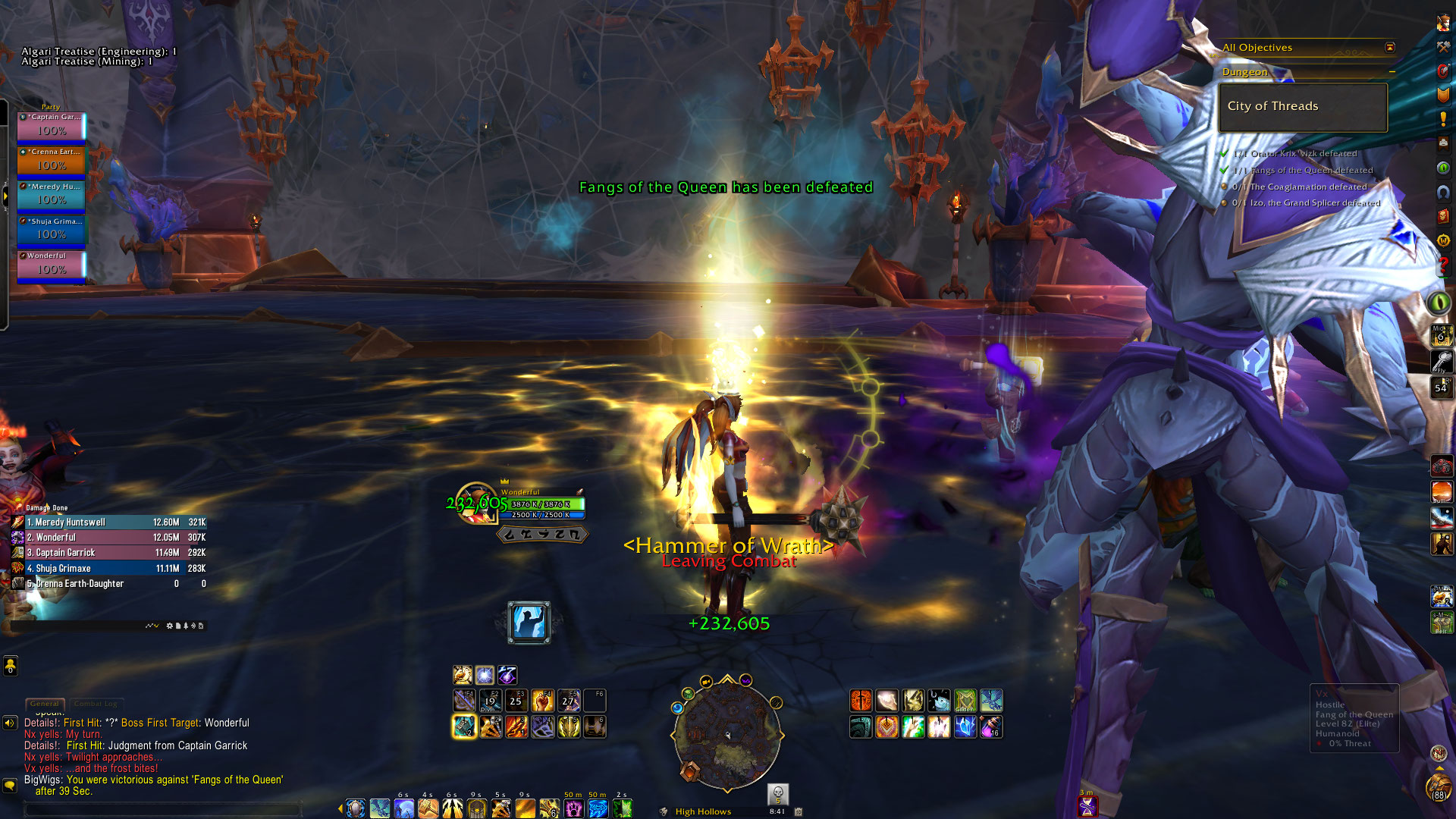Select Captain Garrick's party frame
The width and height of the screenshot is (1456, 819).
coord(52,125)
